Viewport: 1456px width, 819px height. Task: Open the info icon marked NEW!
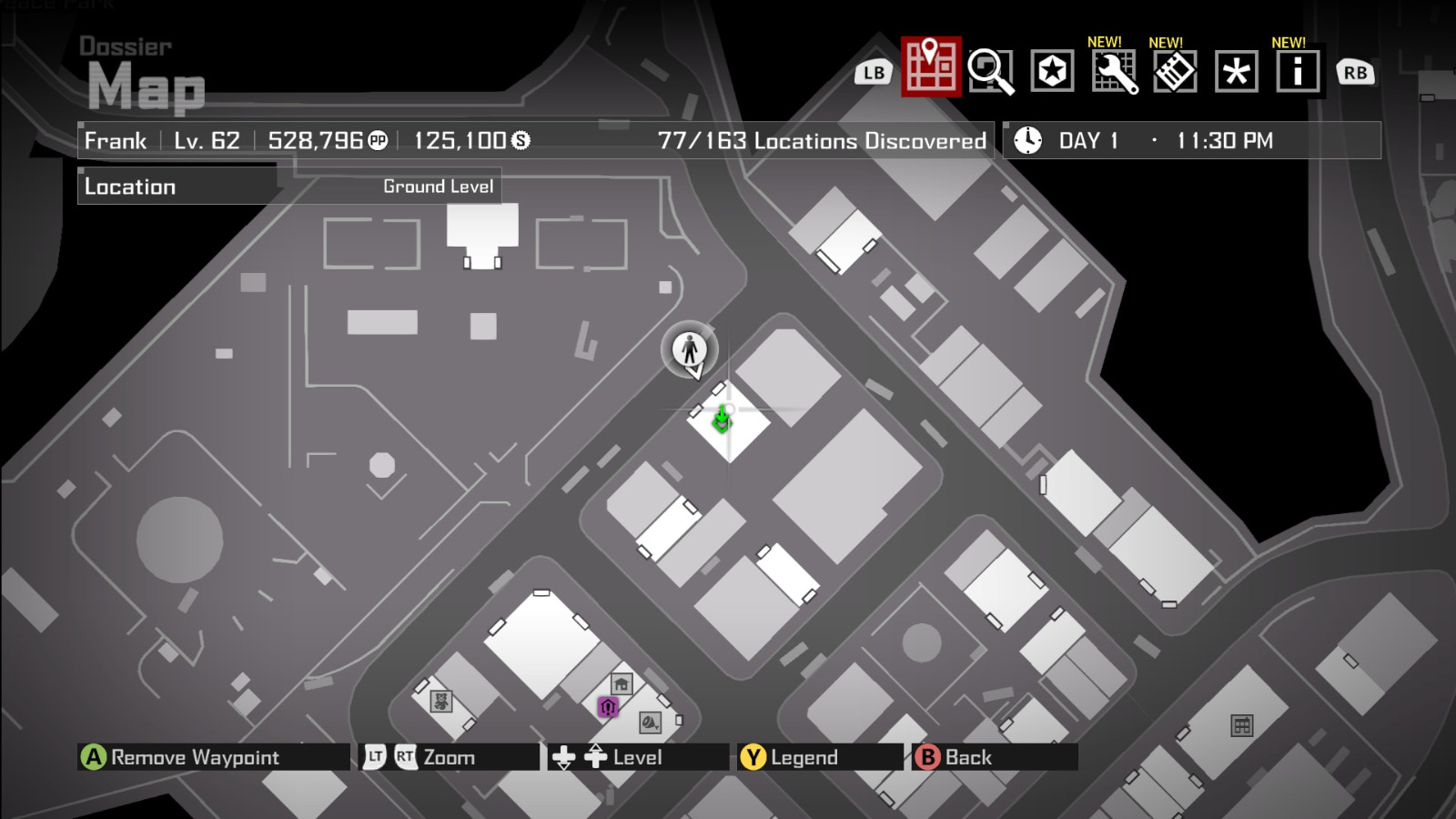tap(1298, 71)
